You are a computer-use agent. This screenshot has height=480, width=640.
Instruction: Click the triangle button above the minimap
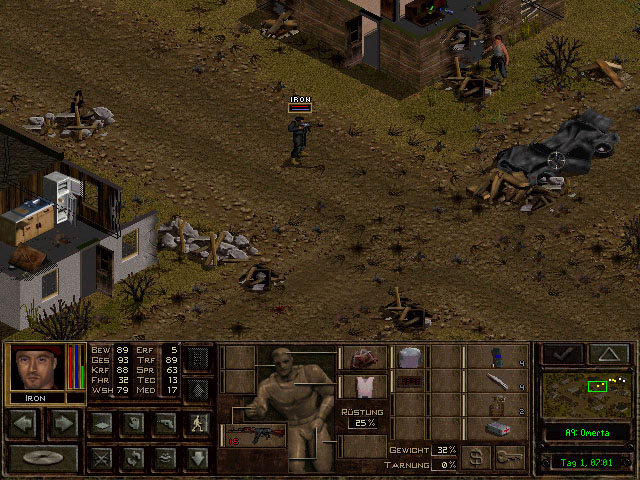608,355
